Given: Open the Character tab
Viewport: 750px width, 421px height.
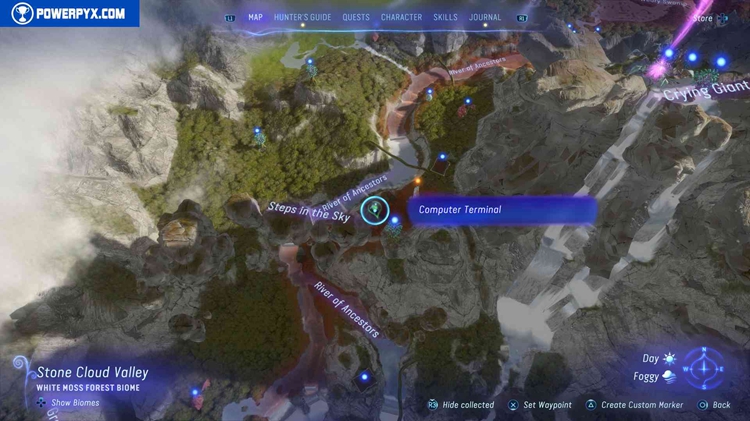Looking at the screenshot, I should (401, 17).
